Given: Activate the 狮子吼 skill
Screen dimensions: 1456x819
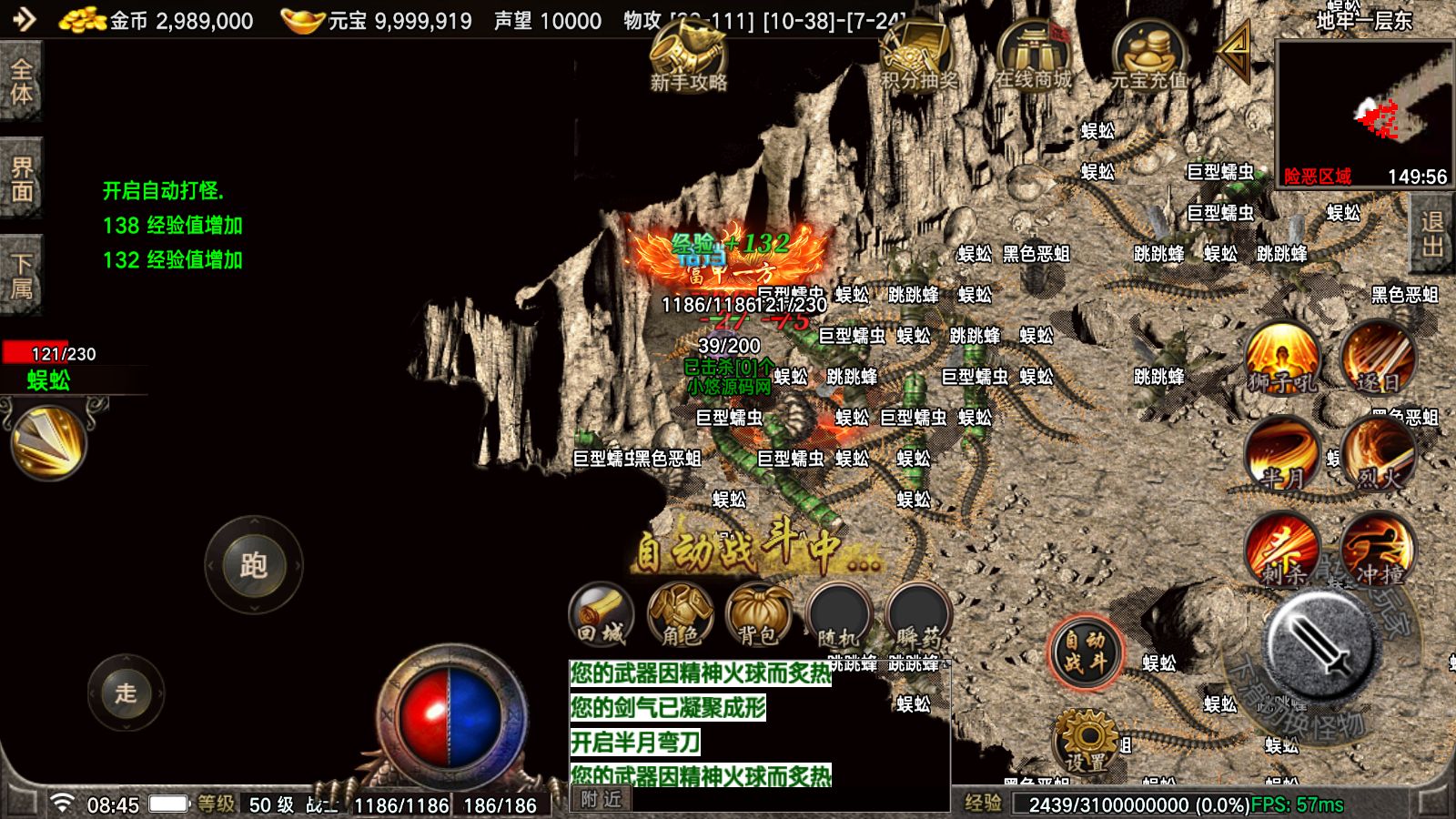Looking at the screenshot, I should (1282, 359).
